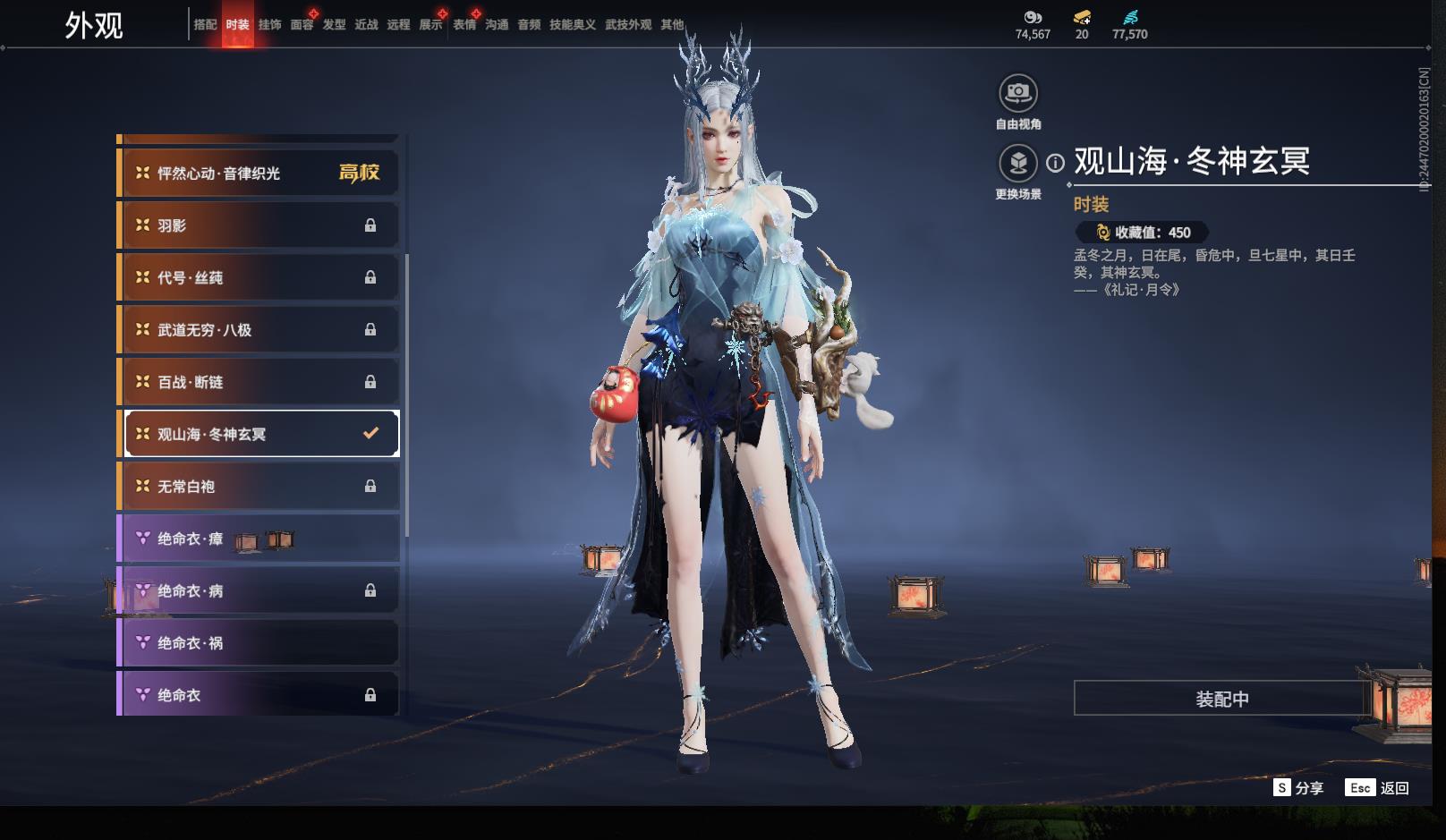
Task: Return to previous screen with 返回
Action: point(1378,788)
